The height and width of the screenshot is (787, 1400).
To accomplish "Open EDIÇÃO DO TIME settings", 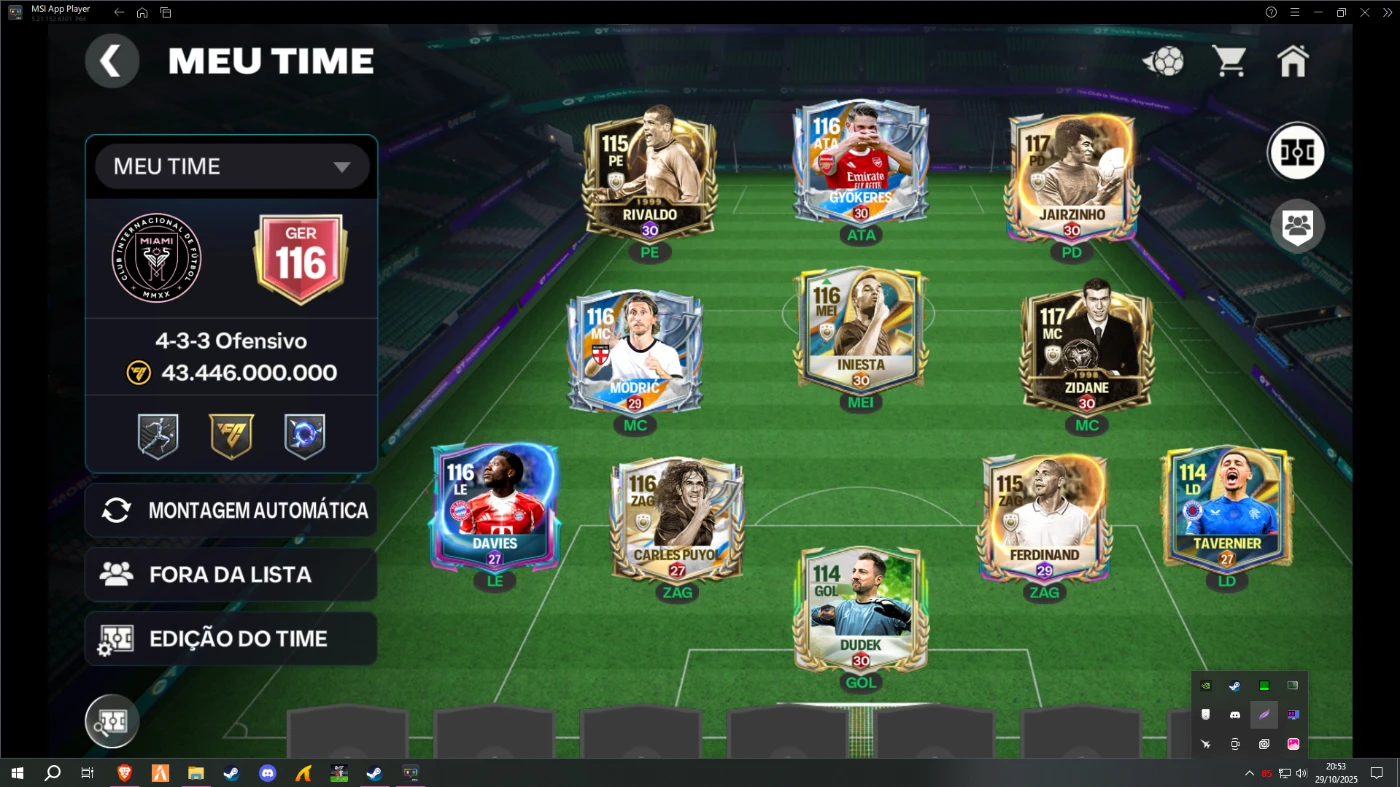I will pyautogui.click(x=231, y=638).
